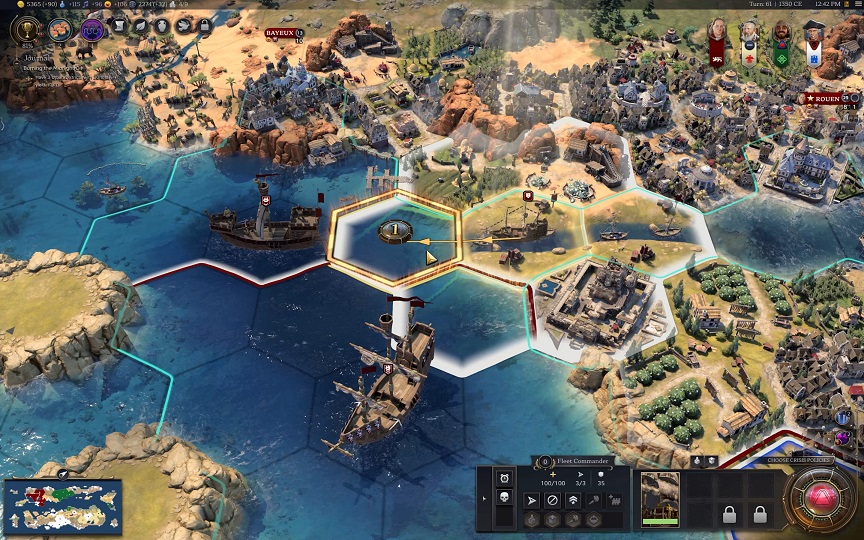
Task: Click the Bayeux city banner
Action: [279, 33]
